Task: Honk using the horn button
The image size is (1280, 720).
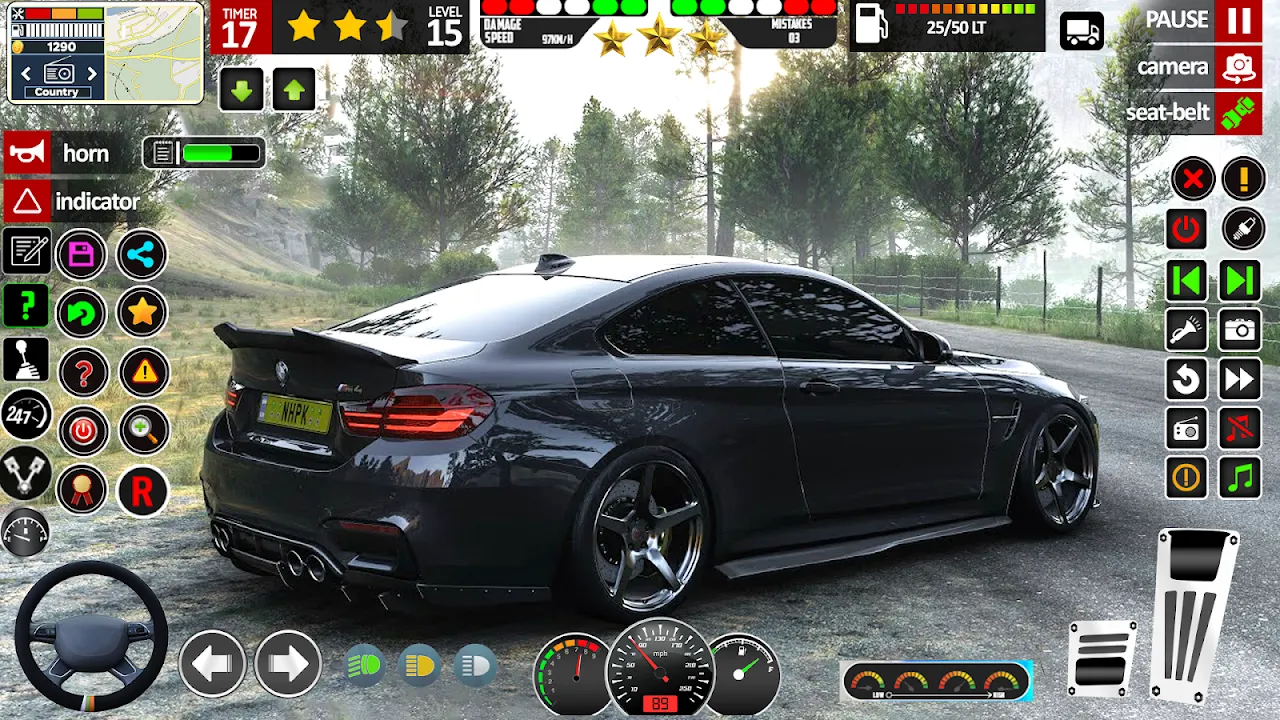Action: 27,154
